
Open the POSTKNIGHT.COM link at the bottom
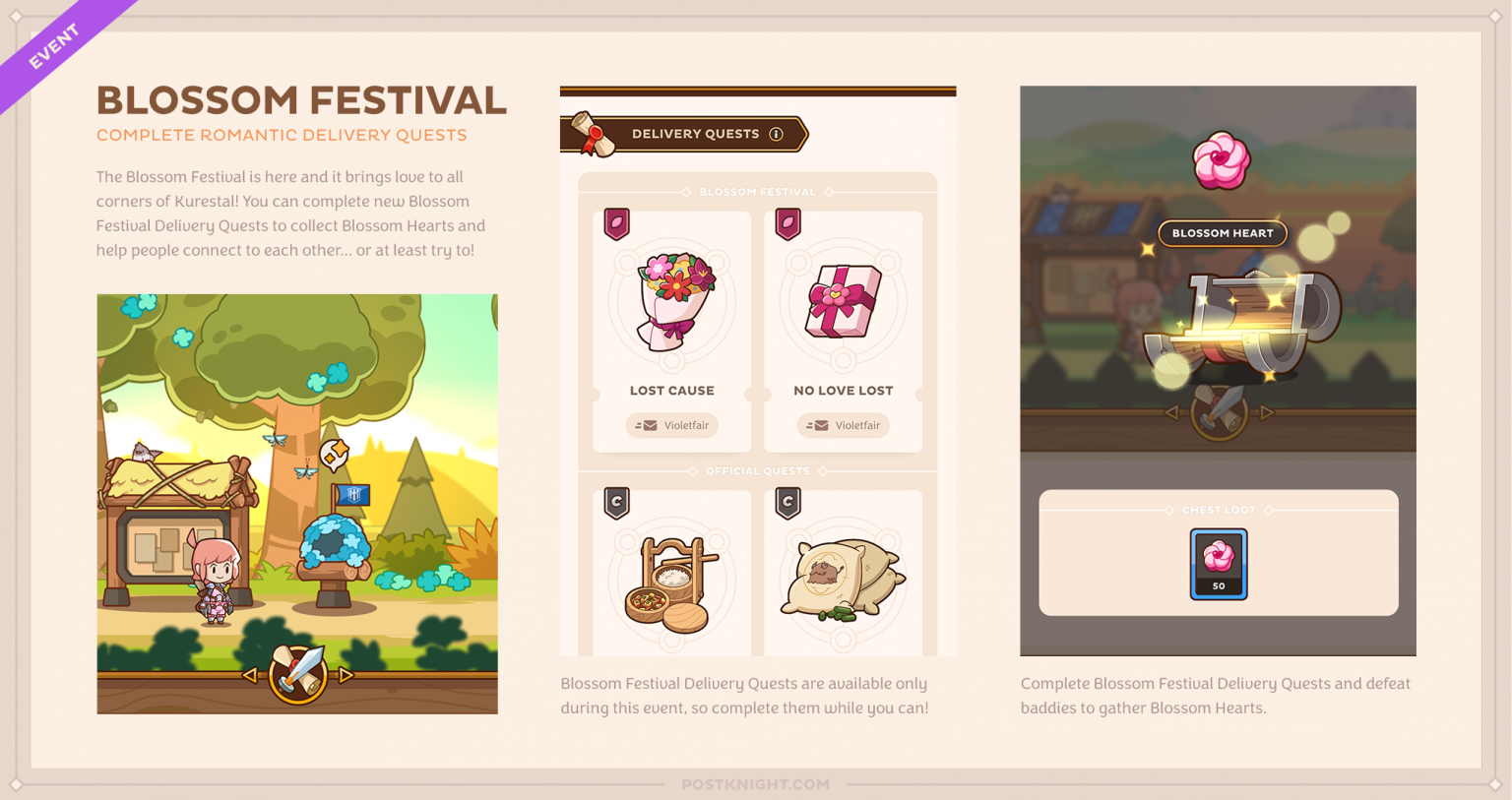click(x=757, y=784)
